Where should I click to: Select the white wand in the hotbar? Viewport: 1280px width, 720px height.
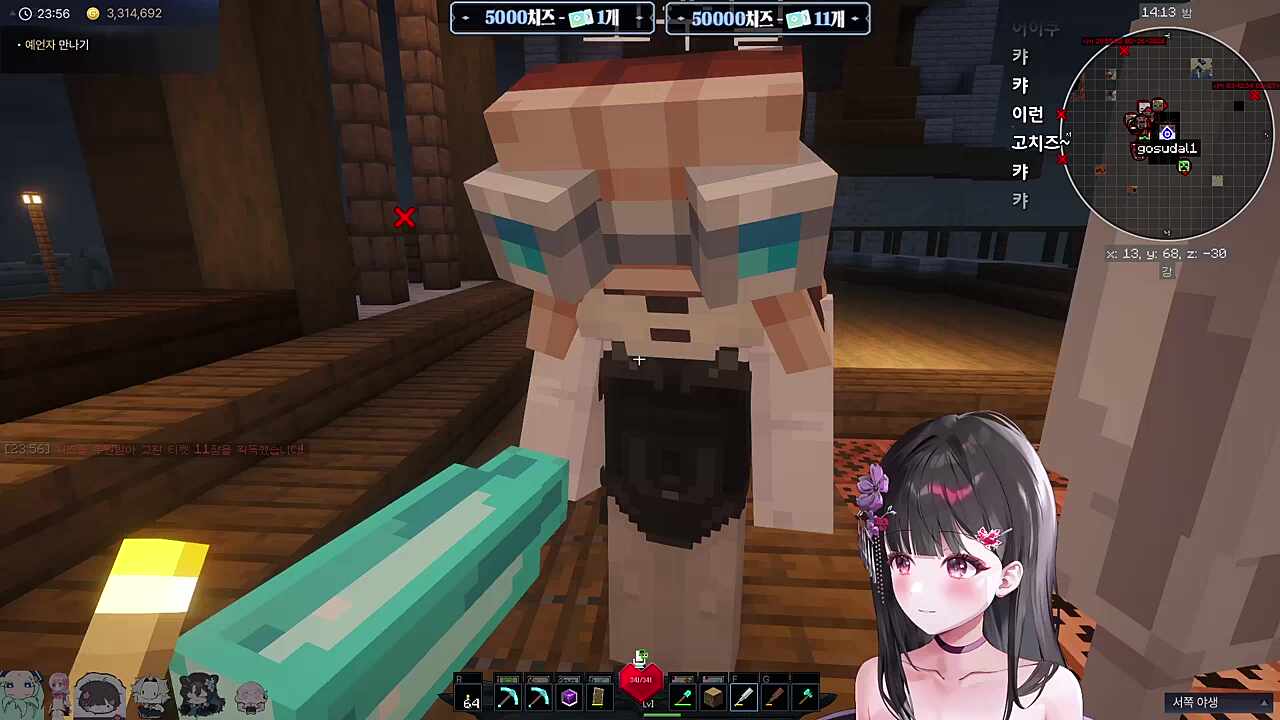click(742, 695)
